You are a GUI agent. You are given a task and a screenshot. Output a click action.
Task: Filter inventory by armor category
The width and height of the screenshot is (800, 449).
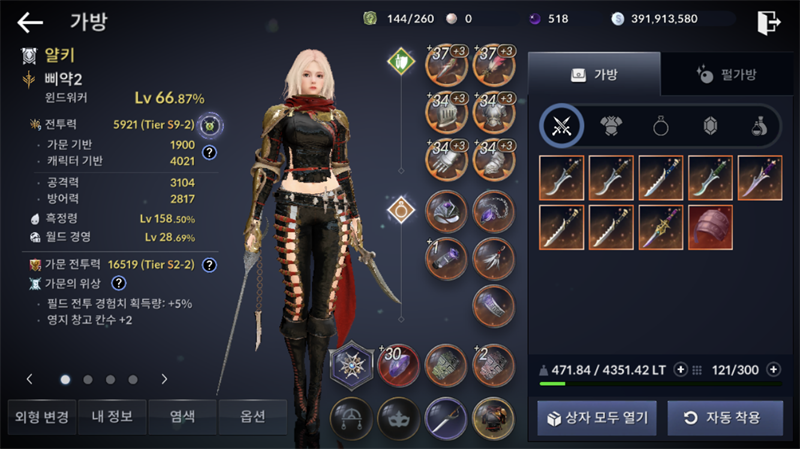pyautogui.click(x=611, y=126)
